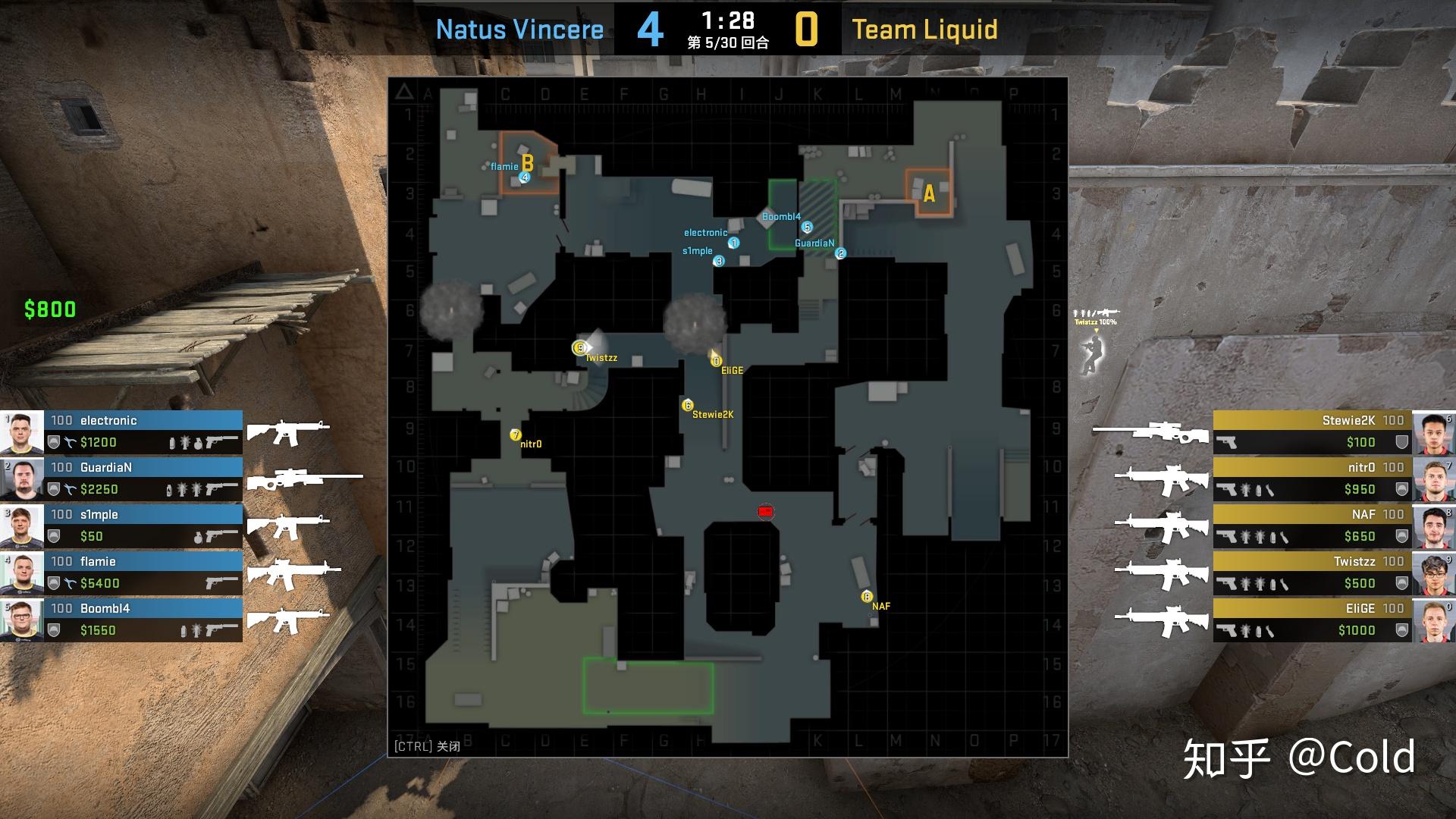Toggle flamie's defuse kit icon

coord(70,585)
